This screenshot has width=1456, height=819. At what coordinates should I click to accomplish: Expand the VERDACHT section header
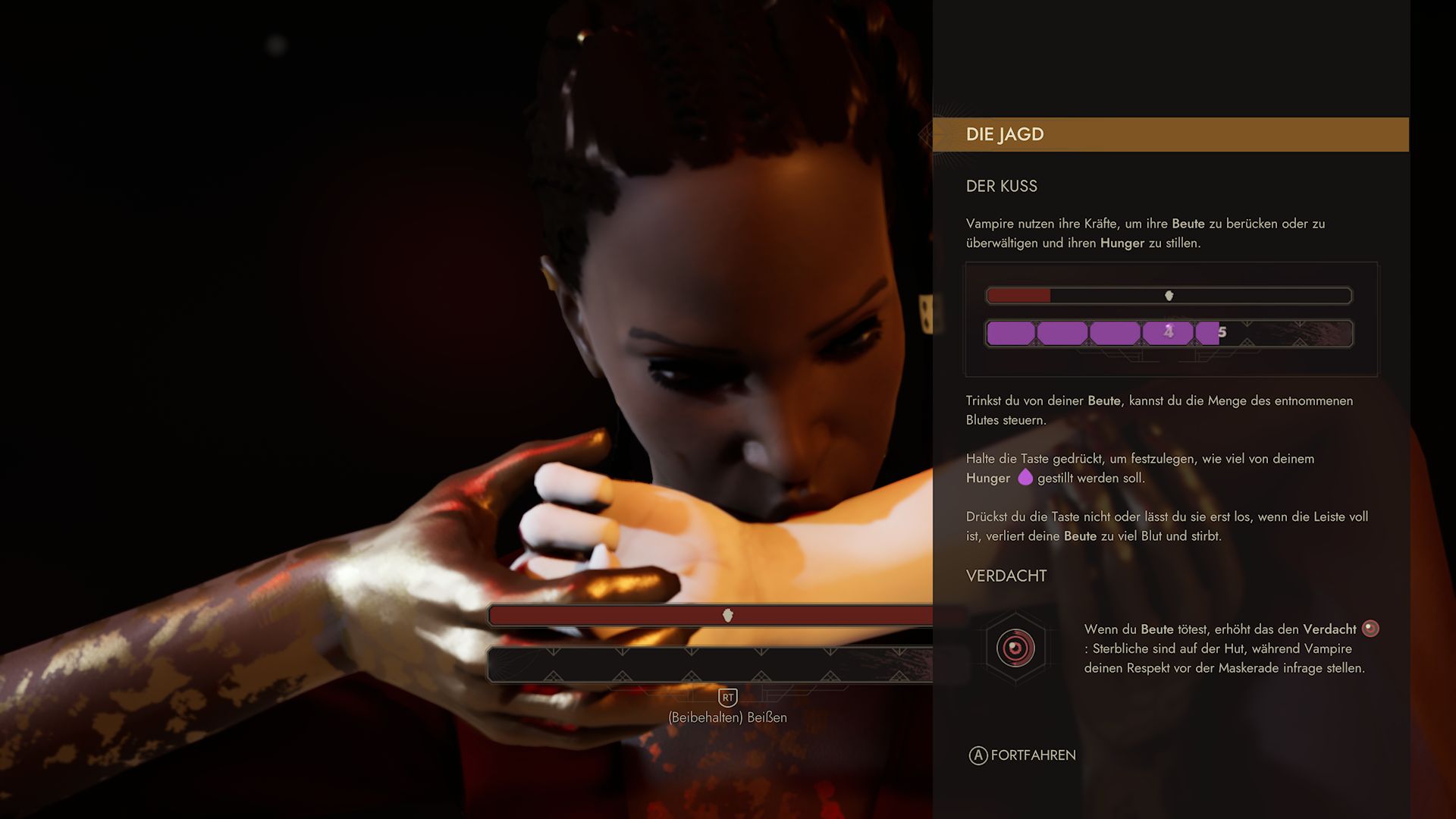(x=1006, y=576)
